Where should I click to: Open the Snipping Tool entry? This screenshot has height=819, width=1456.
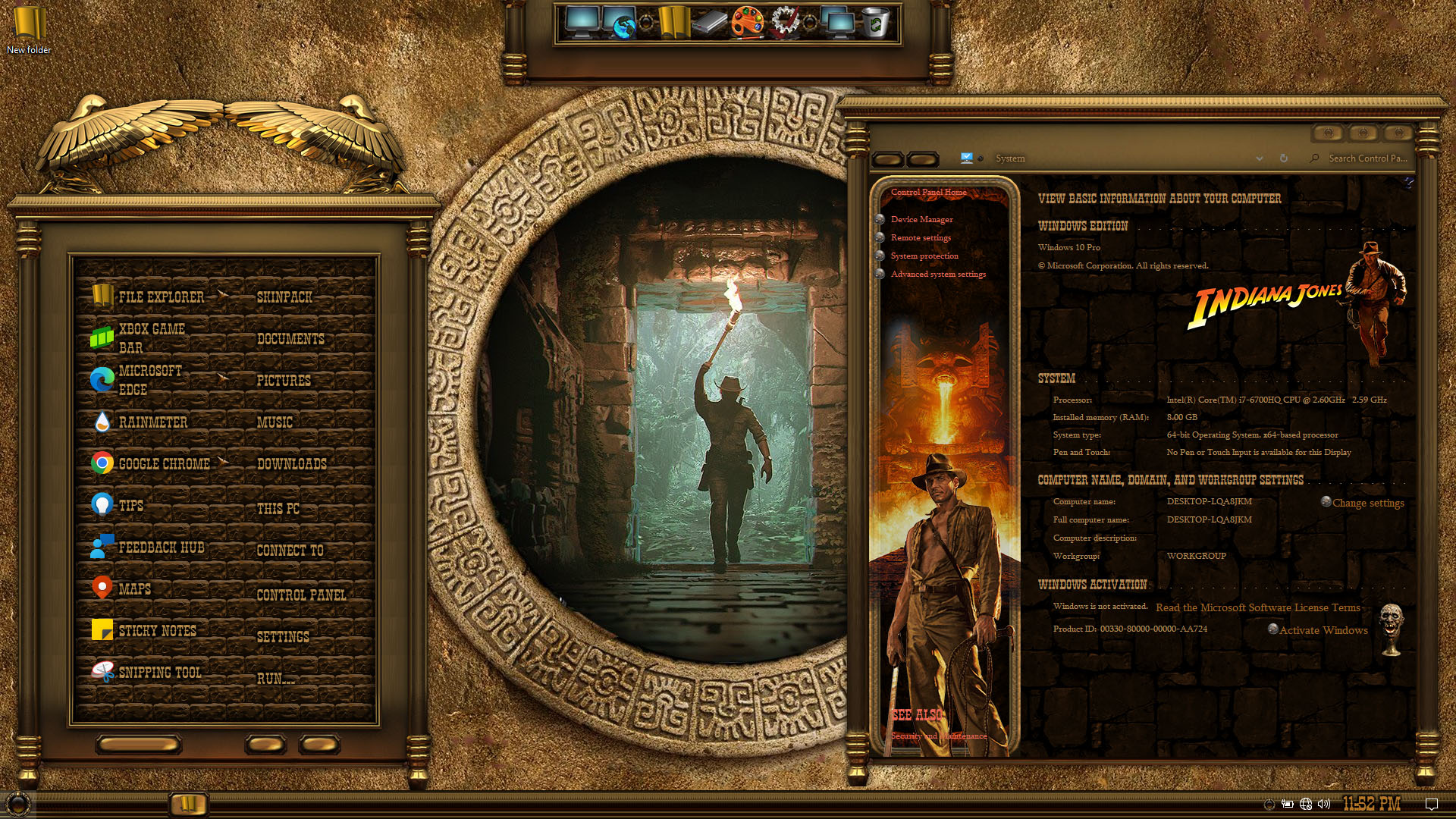point(159,672)
